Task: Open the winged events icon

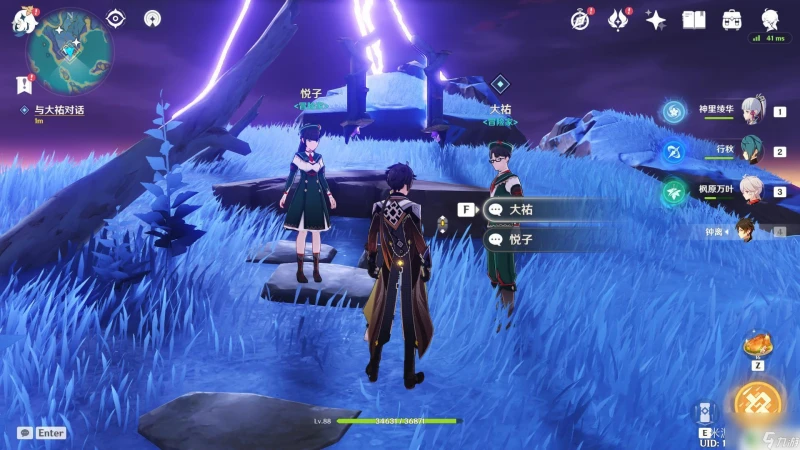Action: pyautogui.click(x=618, y=19)
